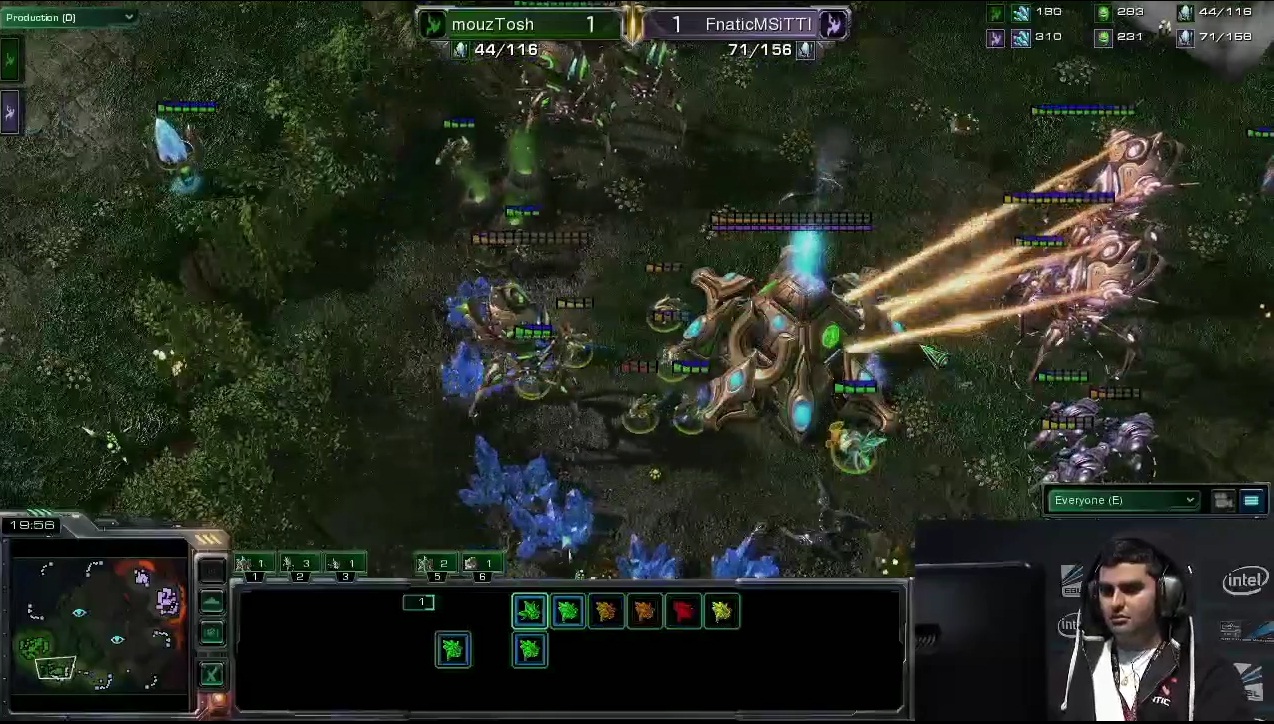Image resolution: width=1274 pixels, height=724 pixels.
Task: Select control group 1
Action: pos(255,565)
